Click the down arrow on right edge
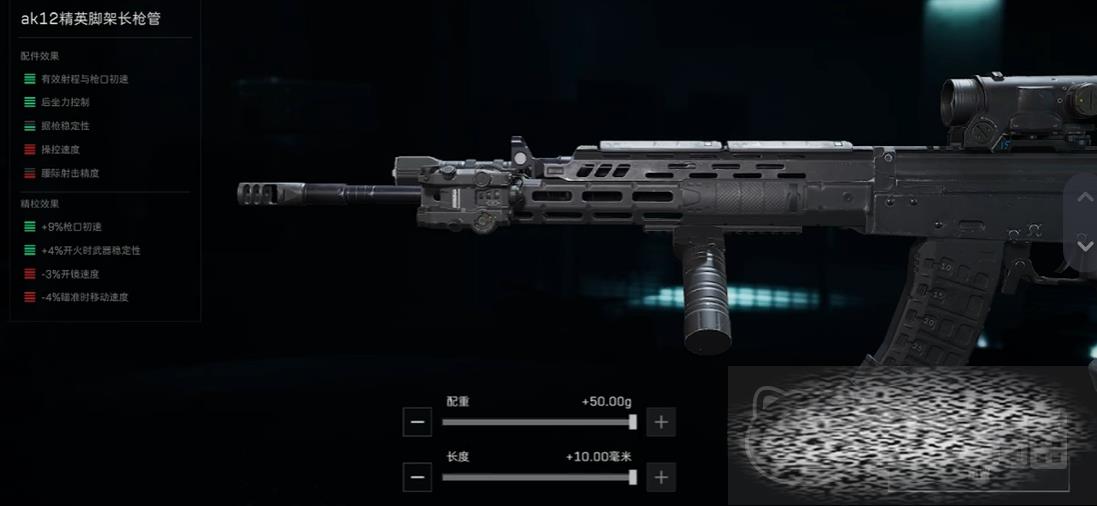 tap(1084, 245)
